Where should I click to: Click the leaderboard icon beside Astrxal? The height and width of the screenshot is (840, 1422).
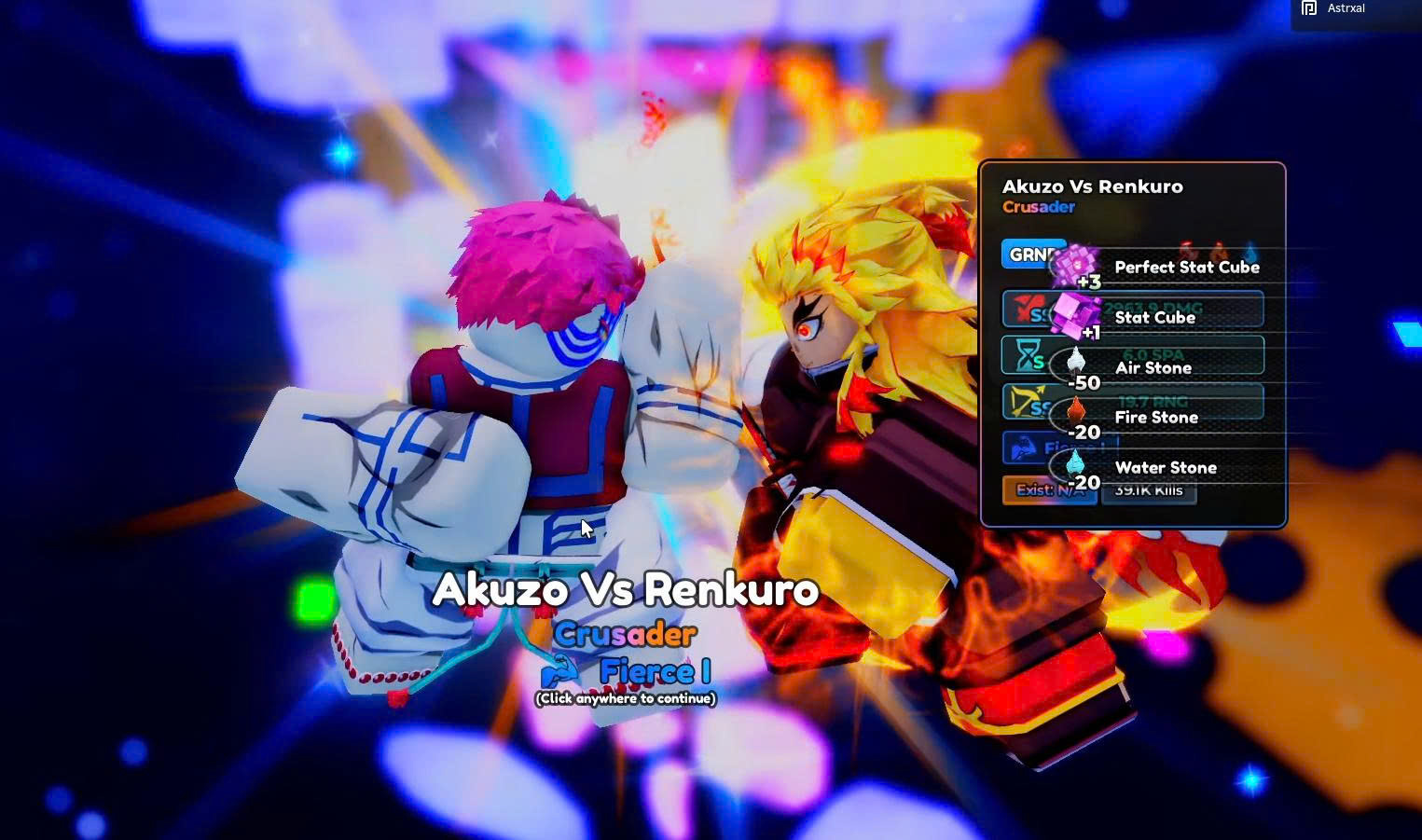[x=1311, y=8]
